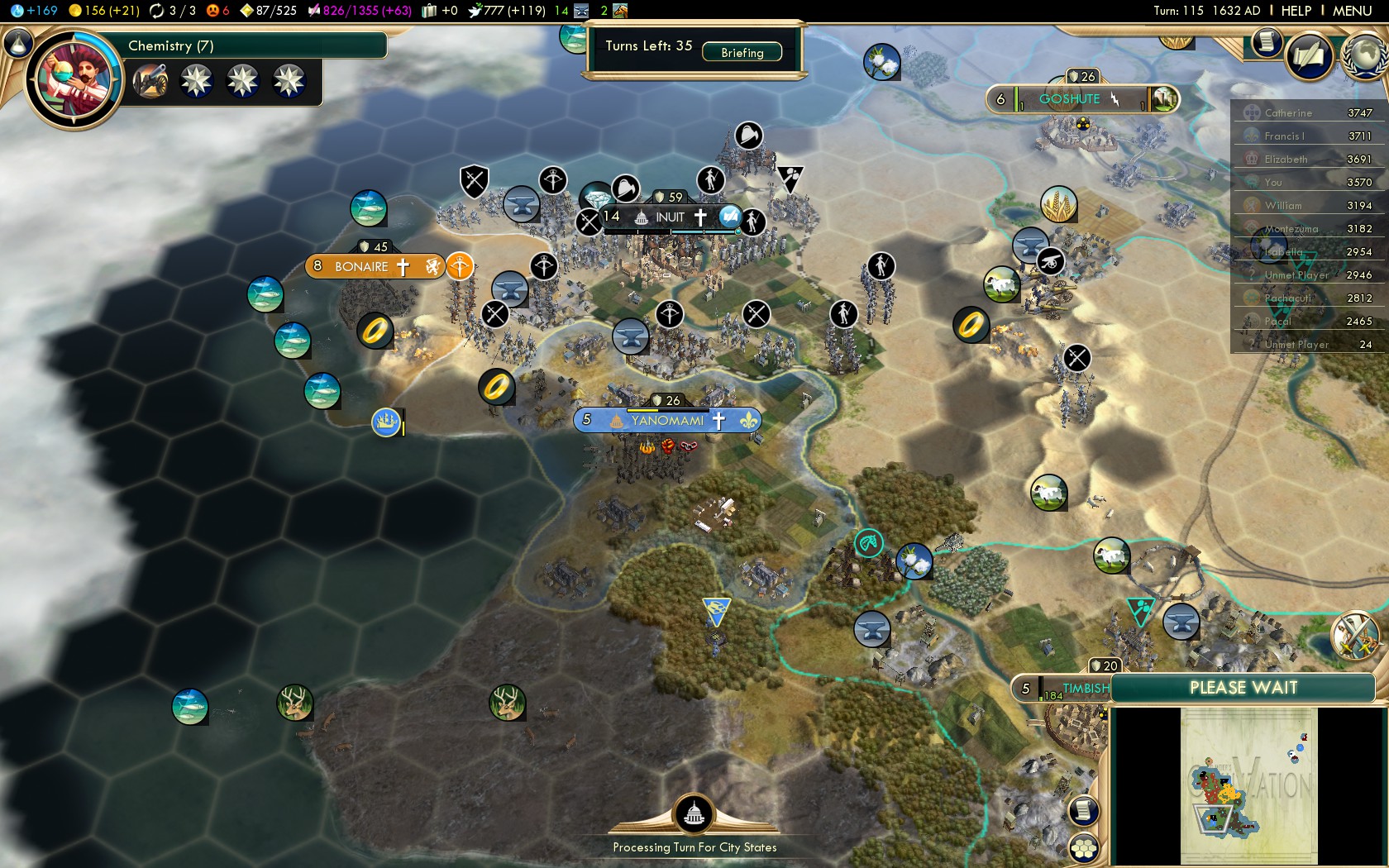Select the INUIT city banner

point(670,217)
